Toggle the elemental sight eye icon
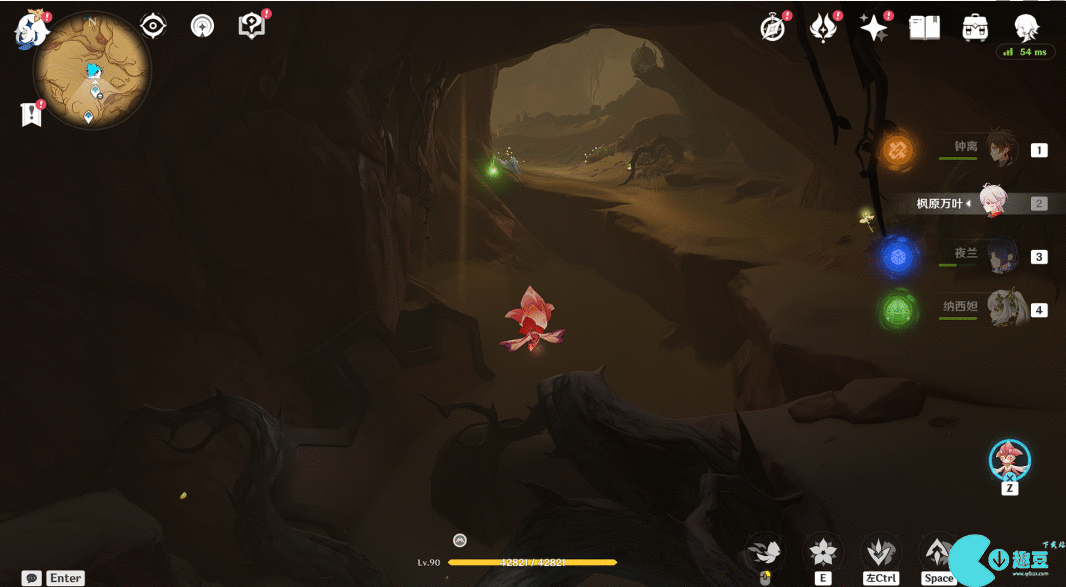Screen dimensions: 1066x587 click(x=153, y=26)
